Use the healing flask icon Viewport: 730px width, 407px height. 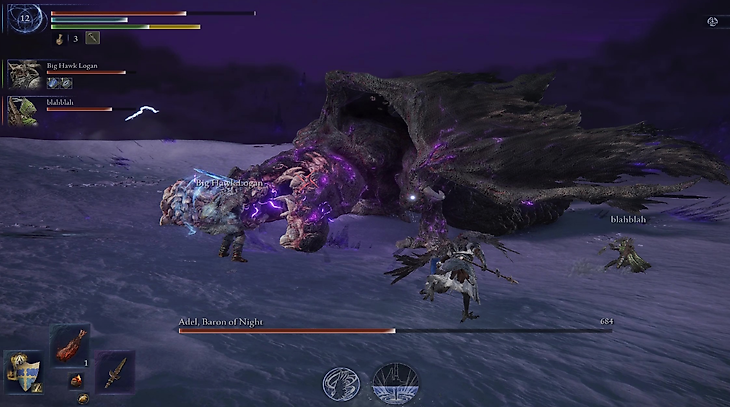coord(60,39)
